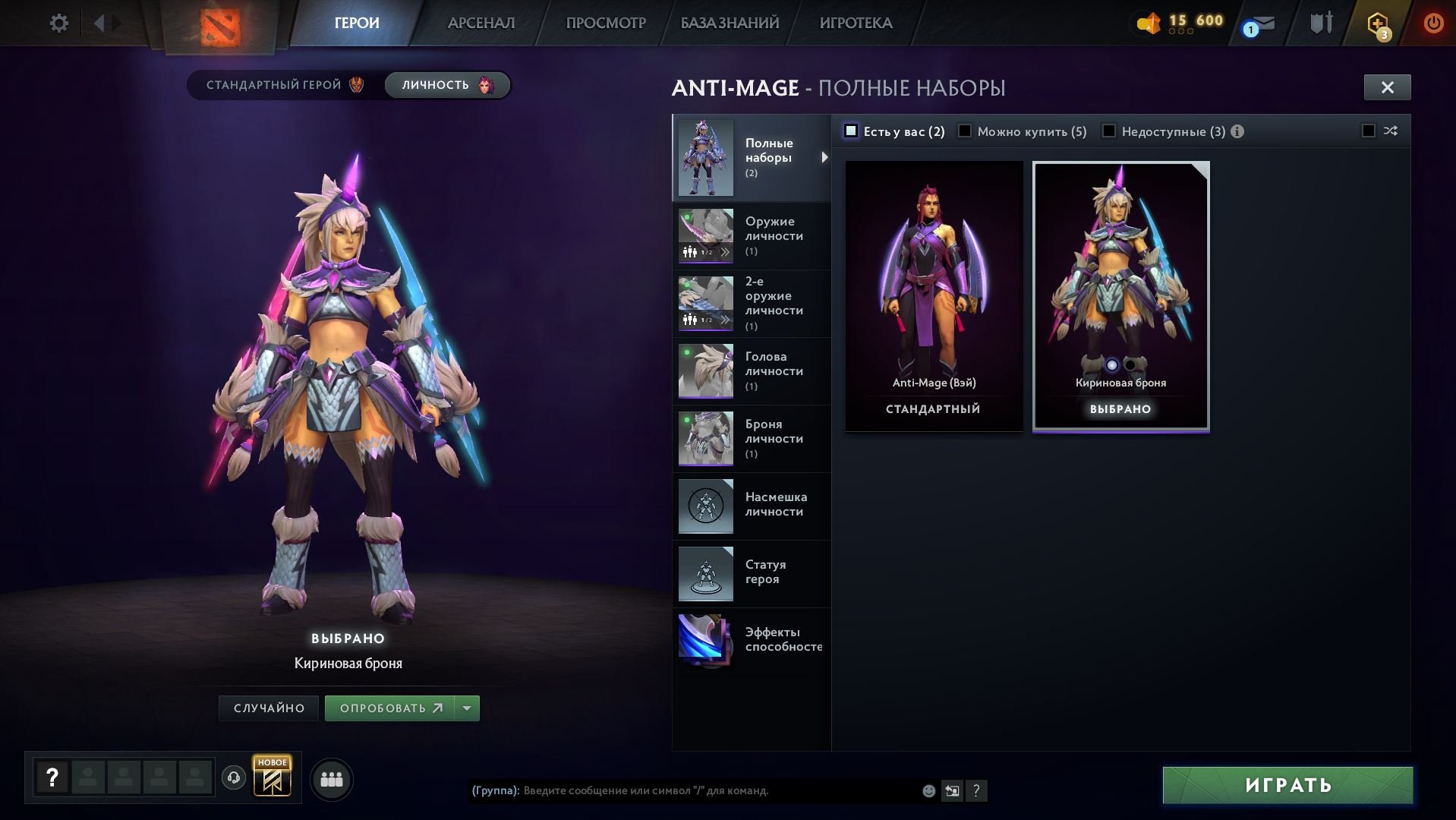The image size is (1456, 820).
Task: Expand the Полные наборы category arrow
Action: pyautogui.click(x=825, y=157)
